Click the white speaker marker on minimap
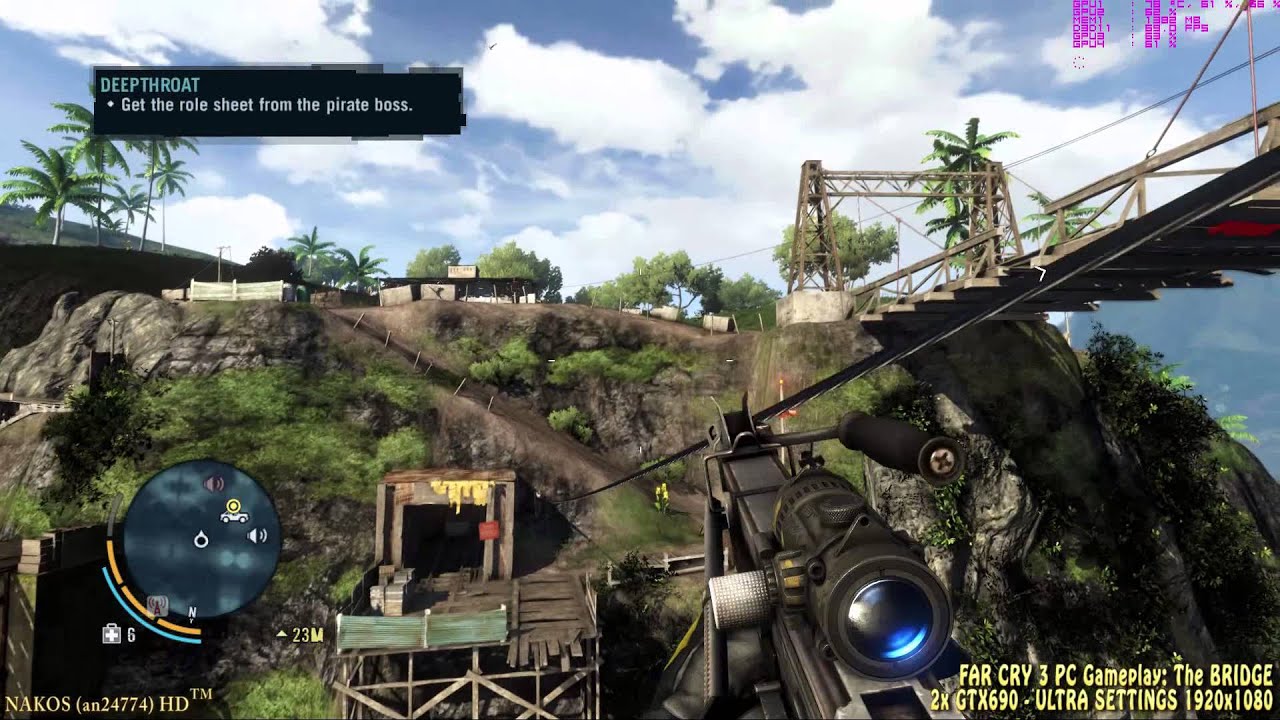Image resolution: width=1280 pixels, height=720 pixels. [256, 536]
